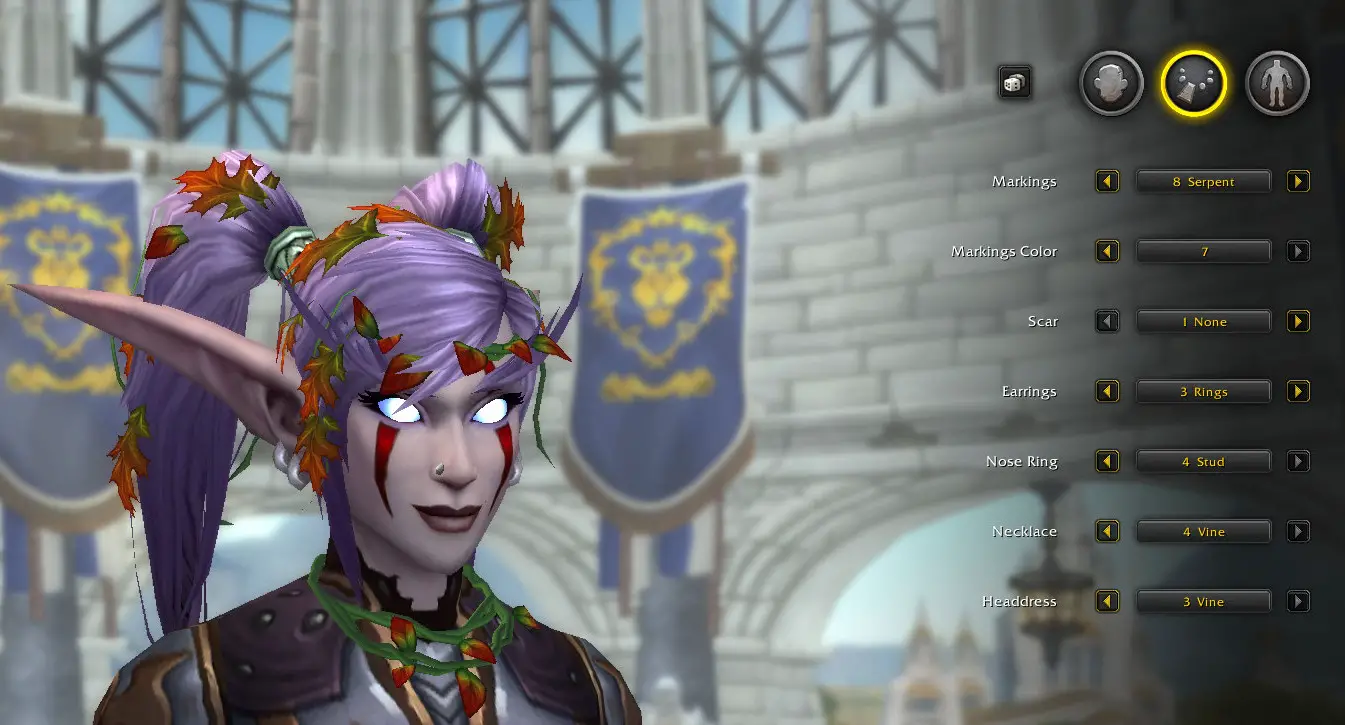The height and width of the screenshot is (725, 1345).
Task: Switch to the face customization tab
Action: pos(1111,84)
